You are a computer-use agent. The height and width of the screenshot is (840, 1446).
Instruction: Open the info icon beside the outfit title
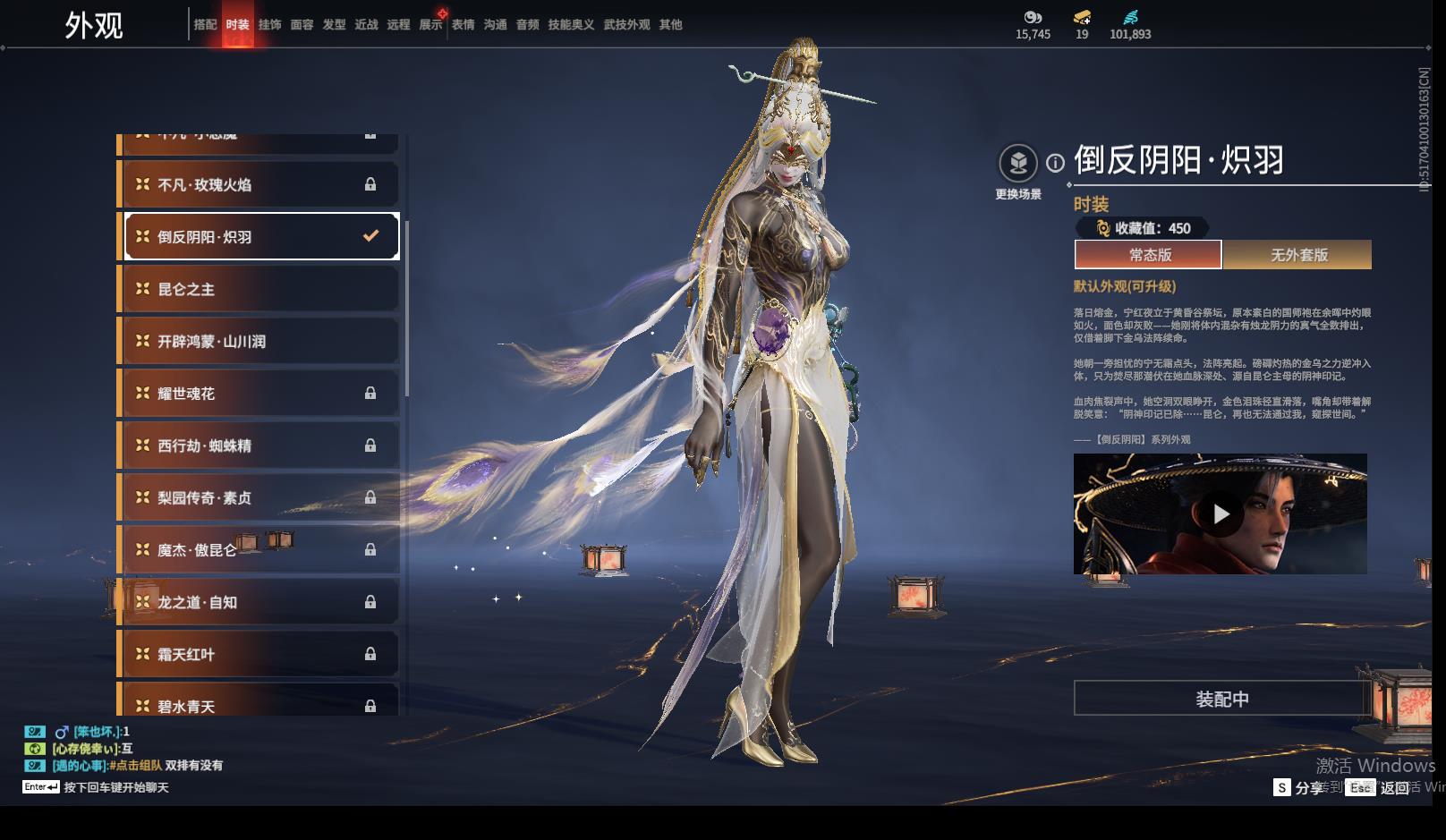1056,163
